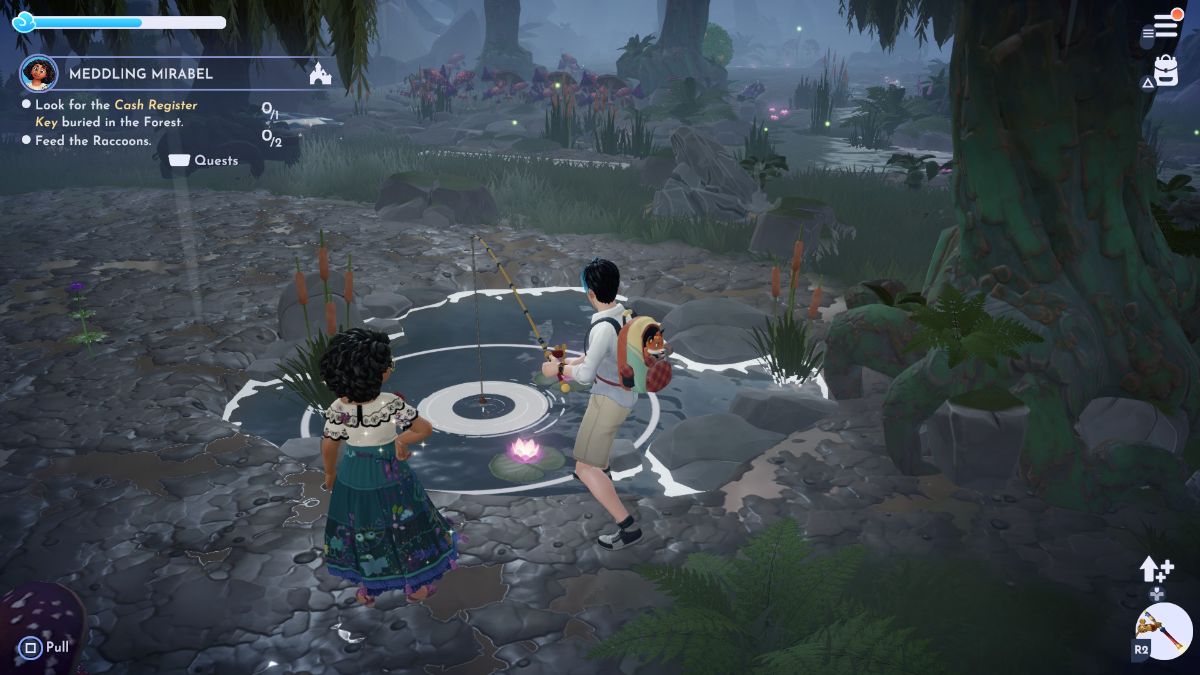1200x675 pixels.
Task: Open the backpack inventory
Action: tap(1165, 69)
